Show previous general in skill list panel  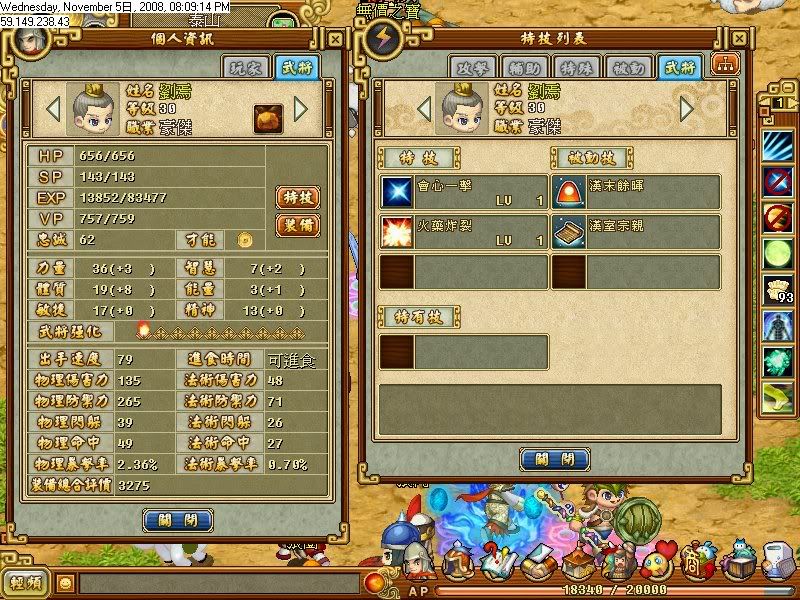tap(425, 107)
